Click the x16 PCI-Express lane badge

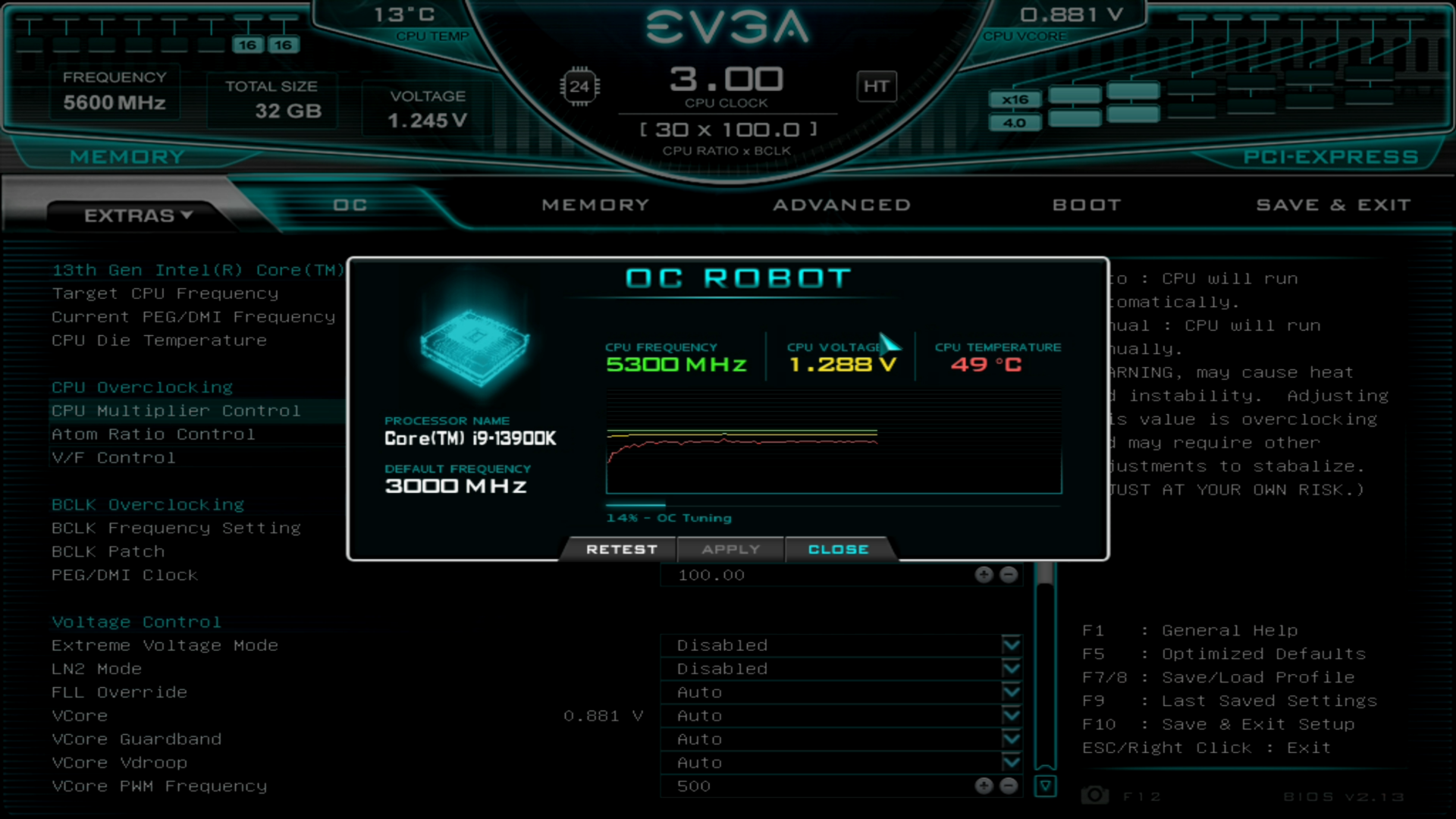coord(1015,99)
